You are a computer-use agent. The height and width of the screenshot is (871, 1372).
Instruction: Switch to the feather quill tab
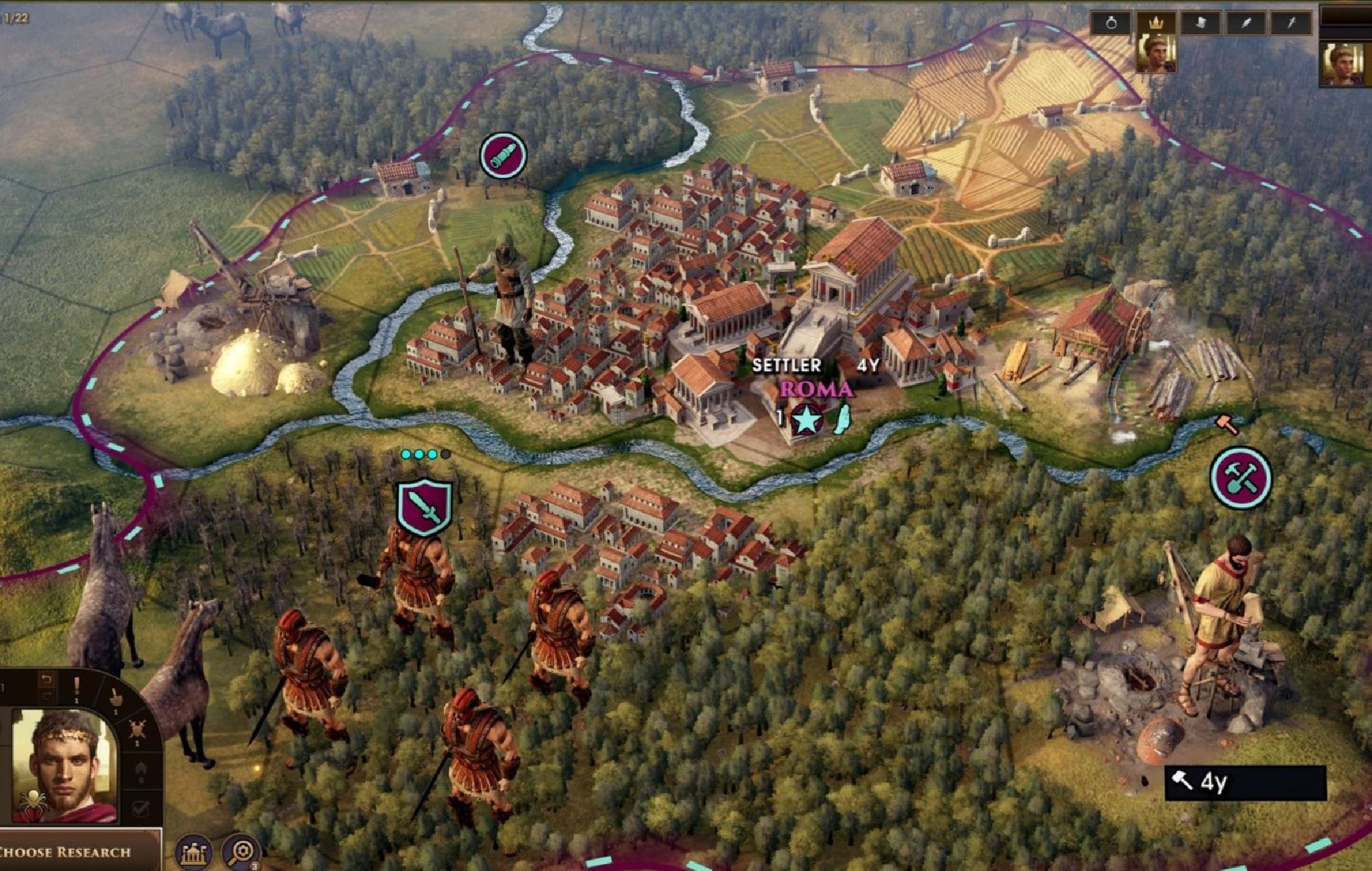[x=1246, y=23]
